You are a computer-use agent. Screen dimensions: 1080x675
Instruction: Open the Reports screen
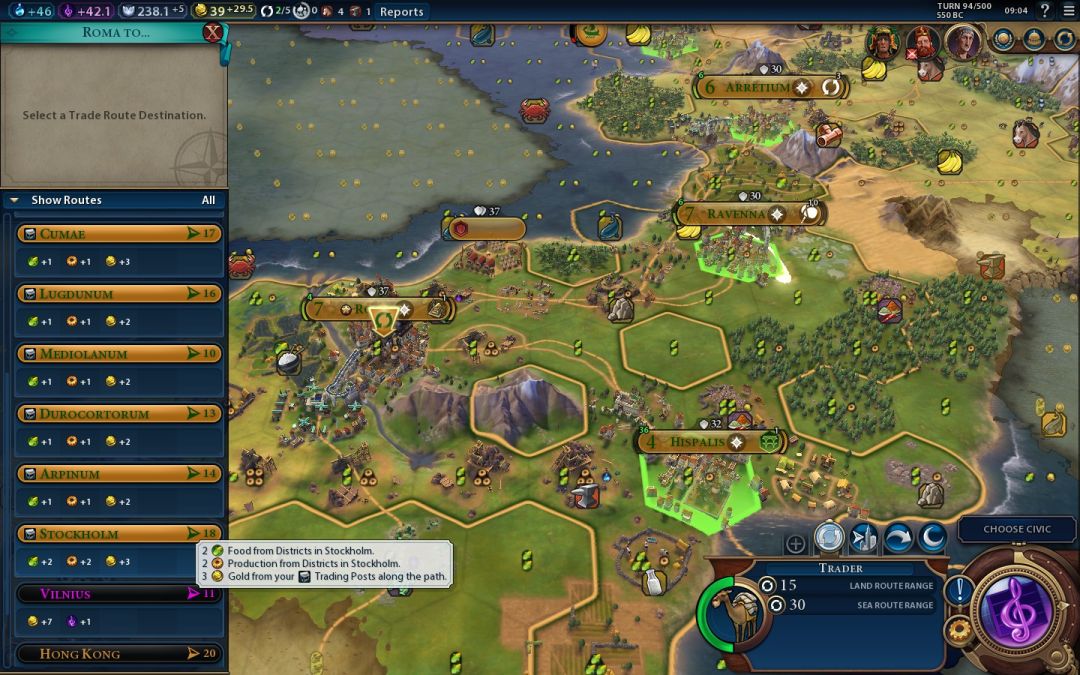(x=401, y=12)
